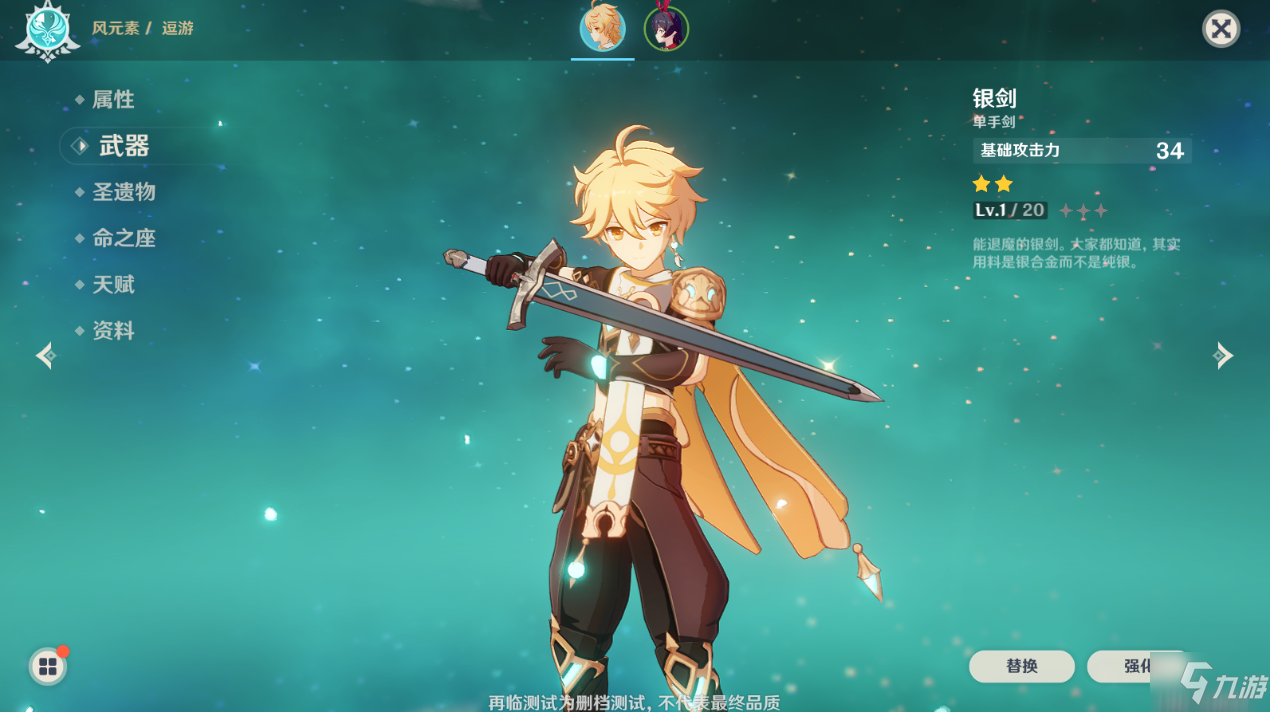Select the blond traveler portrait
Viewport: 1270px width, 712px height.
603,28
